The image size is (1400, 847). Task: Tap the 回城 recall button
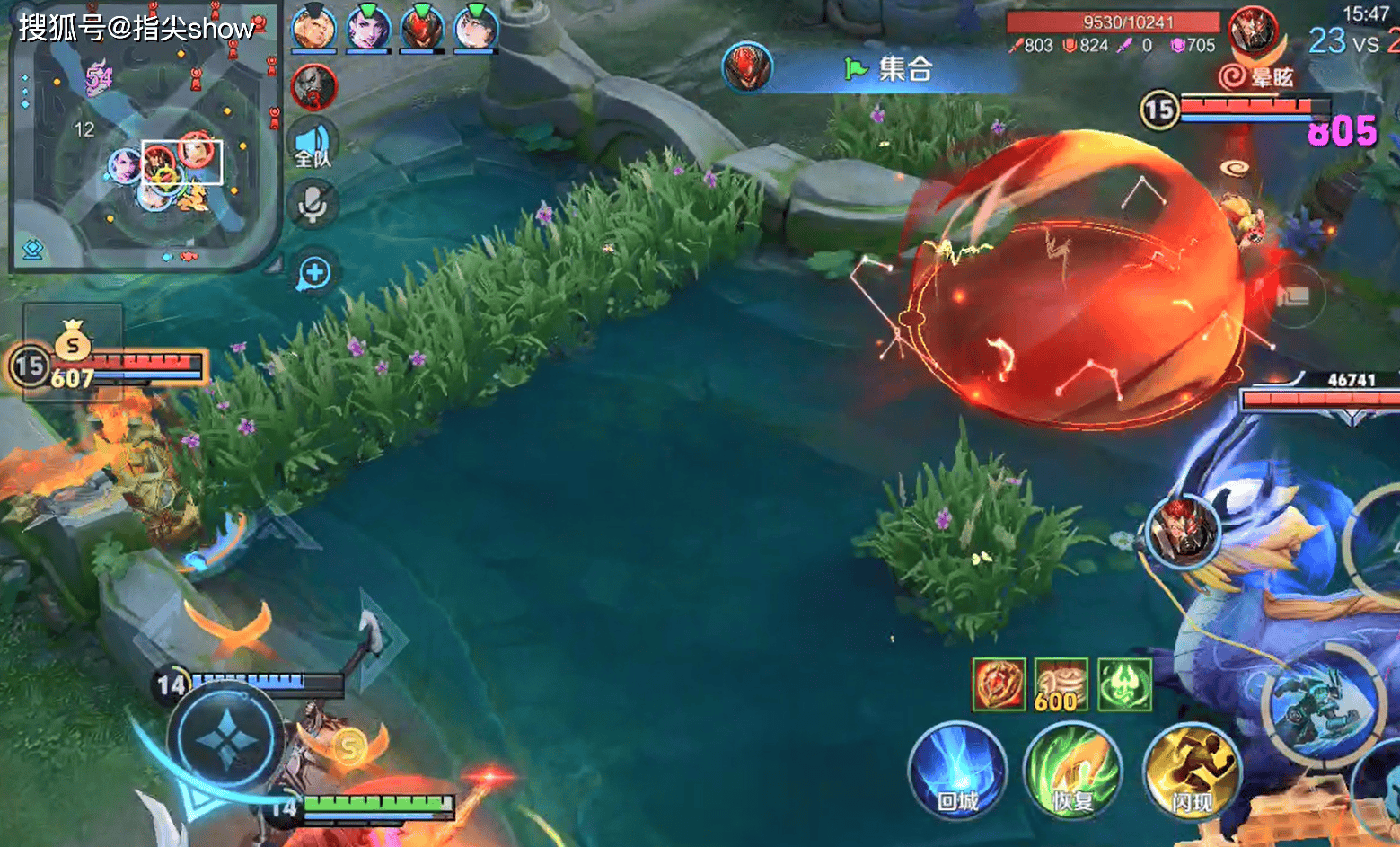(x=957, y=771)
